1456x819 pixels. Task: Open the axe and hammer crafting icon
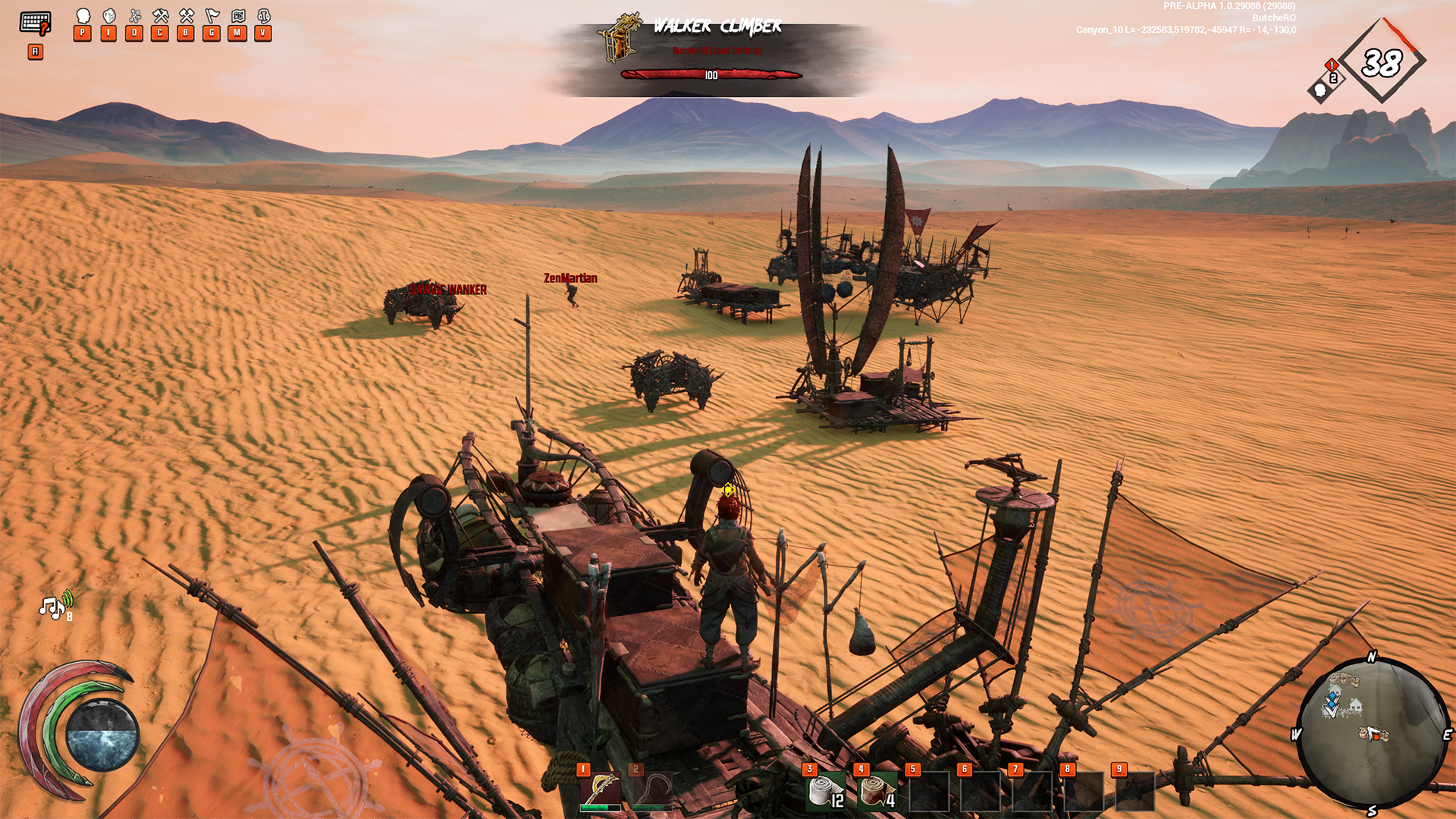click(160, 17)
